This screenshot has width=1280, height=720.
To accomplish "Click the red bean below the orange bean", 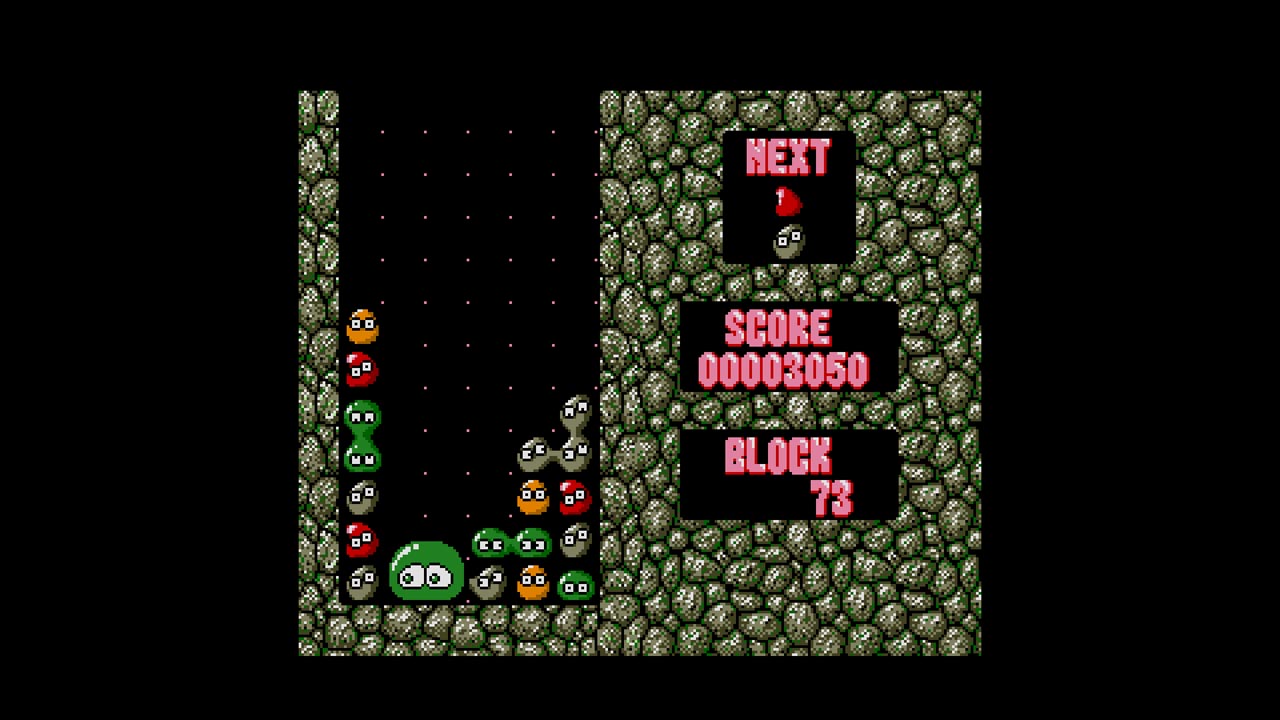I will tap(362, 370).
